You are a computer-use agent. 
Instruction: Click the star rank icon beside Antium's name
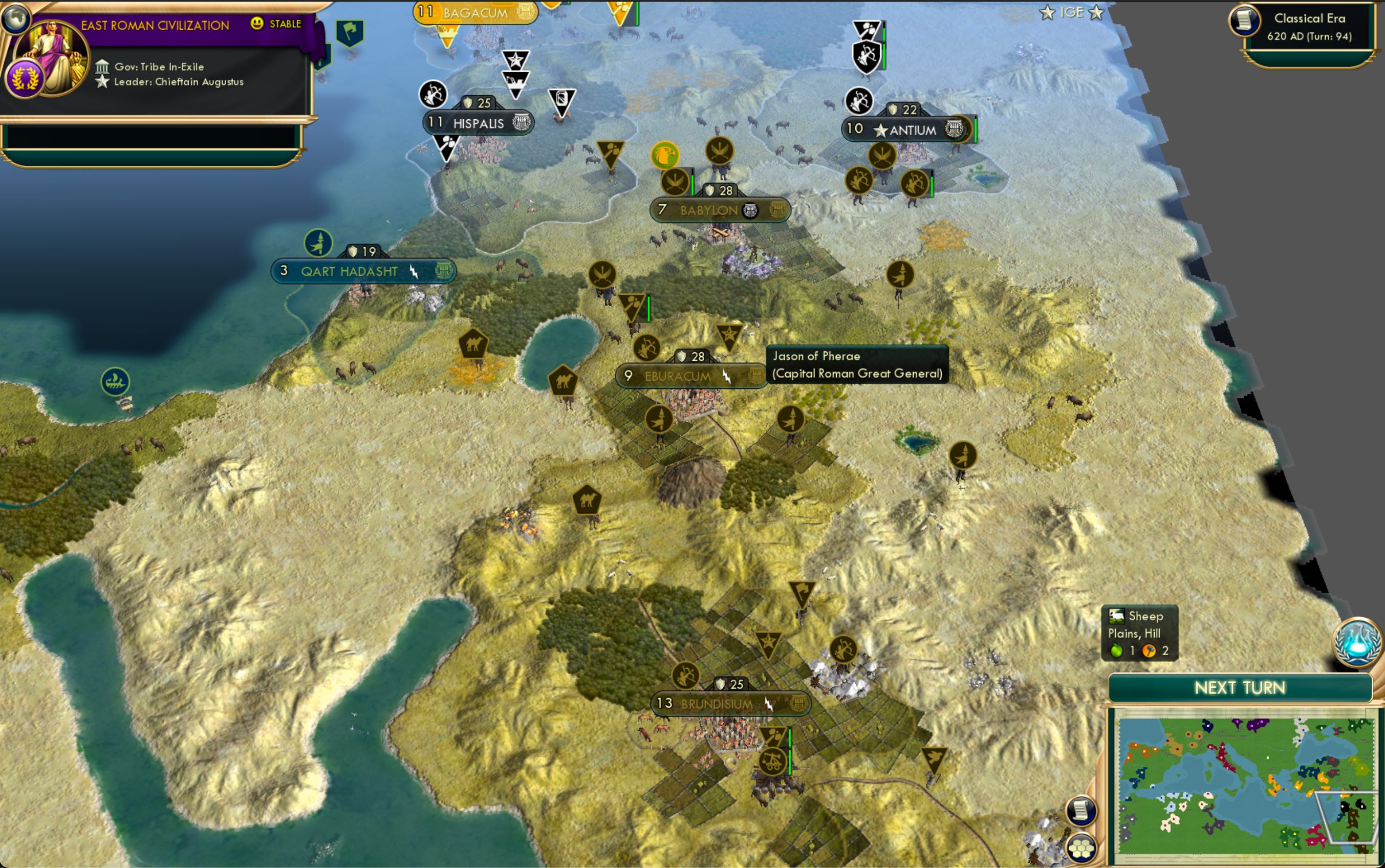tap(882, 131)
